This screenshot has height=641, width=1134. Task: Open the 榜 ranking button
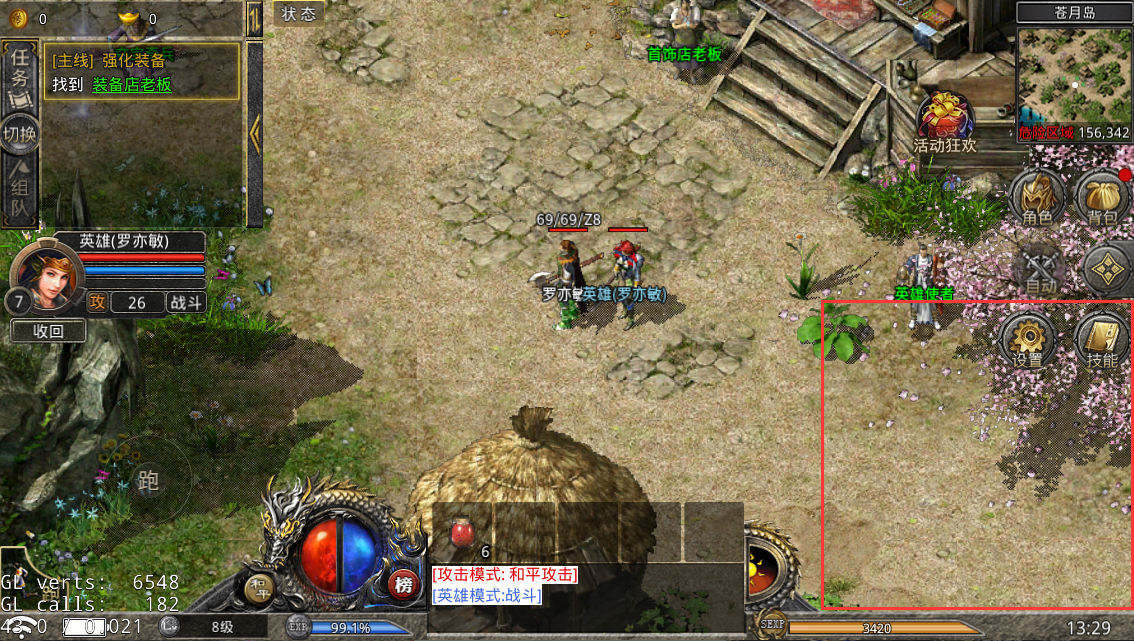tap(403, 585)
